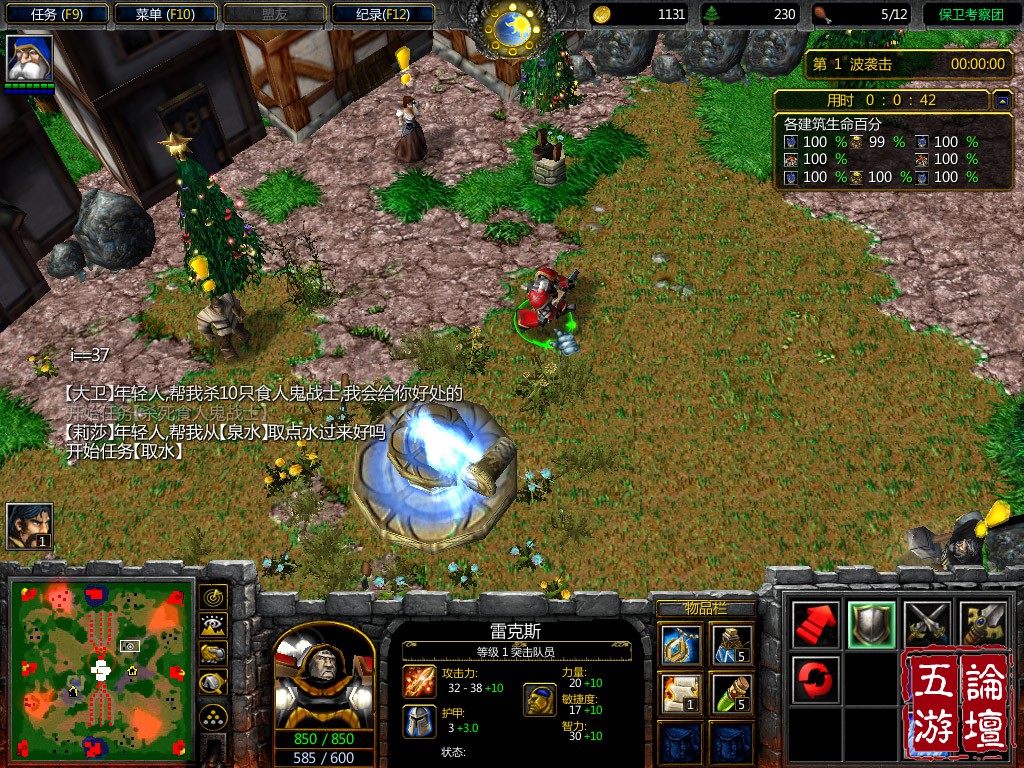Click the minimap signal ping button
The width and height of the screenshot is (1024, 768).
tap(214, 597)
